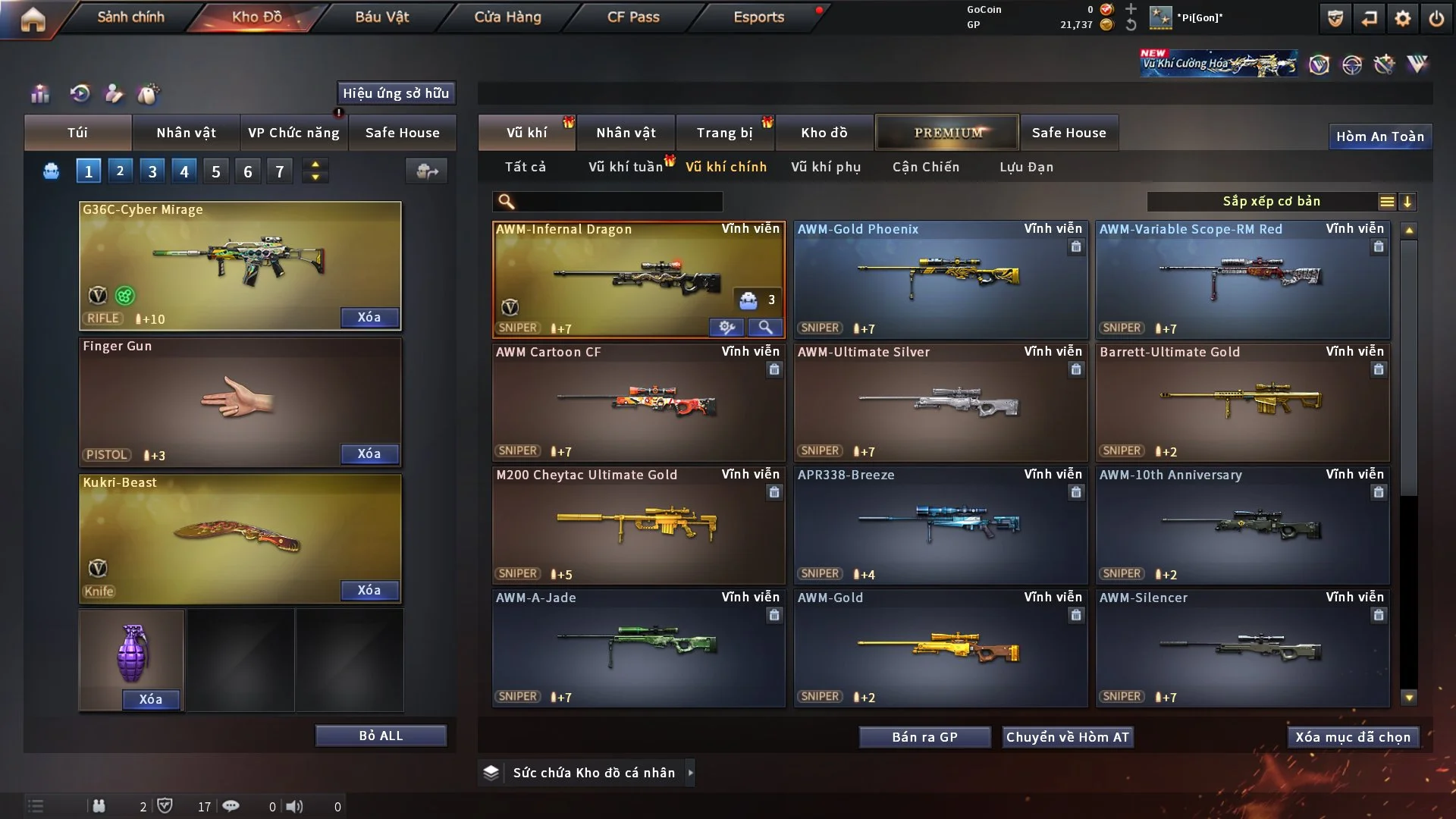Open the settings gear icon
The image size is (1456, 819).
click(x=1403, y=18)
